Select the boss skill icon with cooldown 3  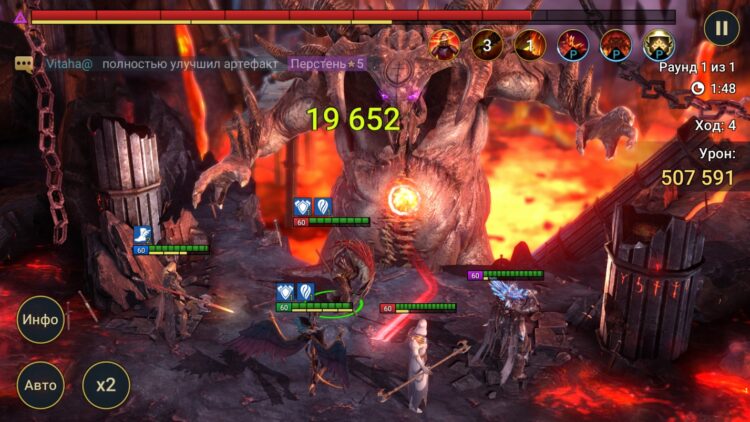pyautogui.click(x=487, y=45)
